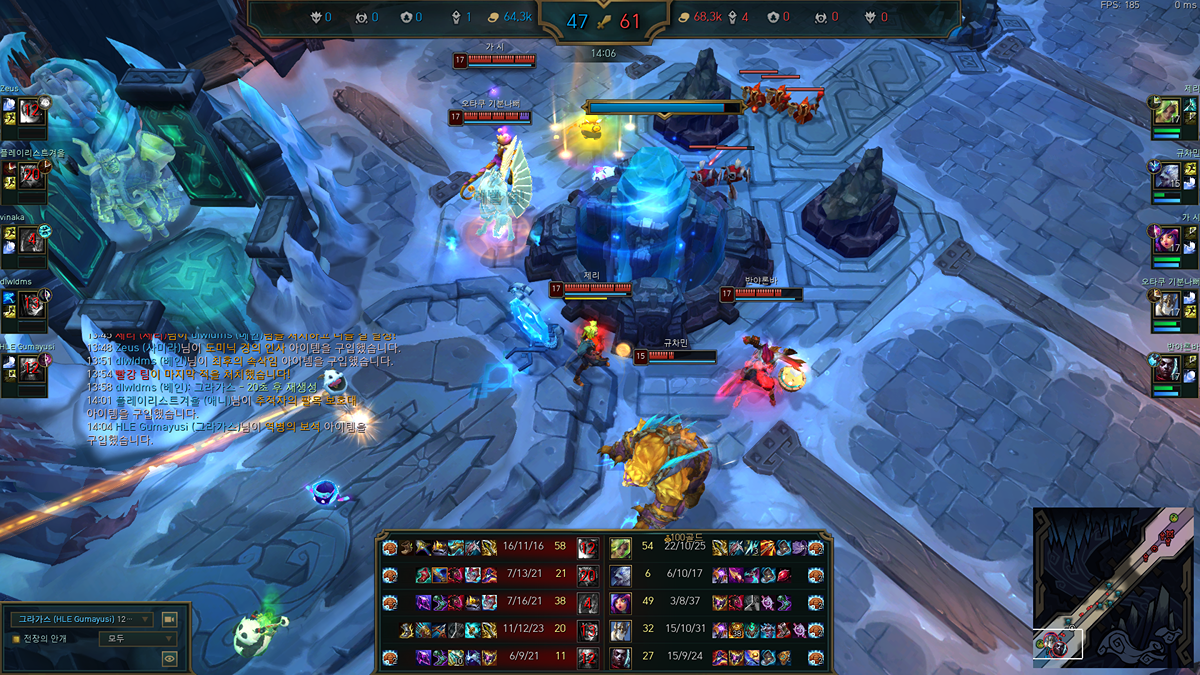This screenshot has height=675, width=1200.
Task: Select the purple-haired champion portrait on scoreboard
Action: click(620, 603)
